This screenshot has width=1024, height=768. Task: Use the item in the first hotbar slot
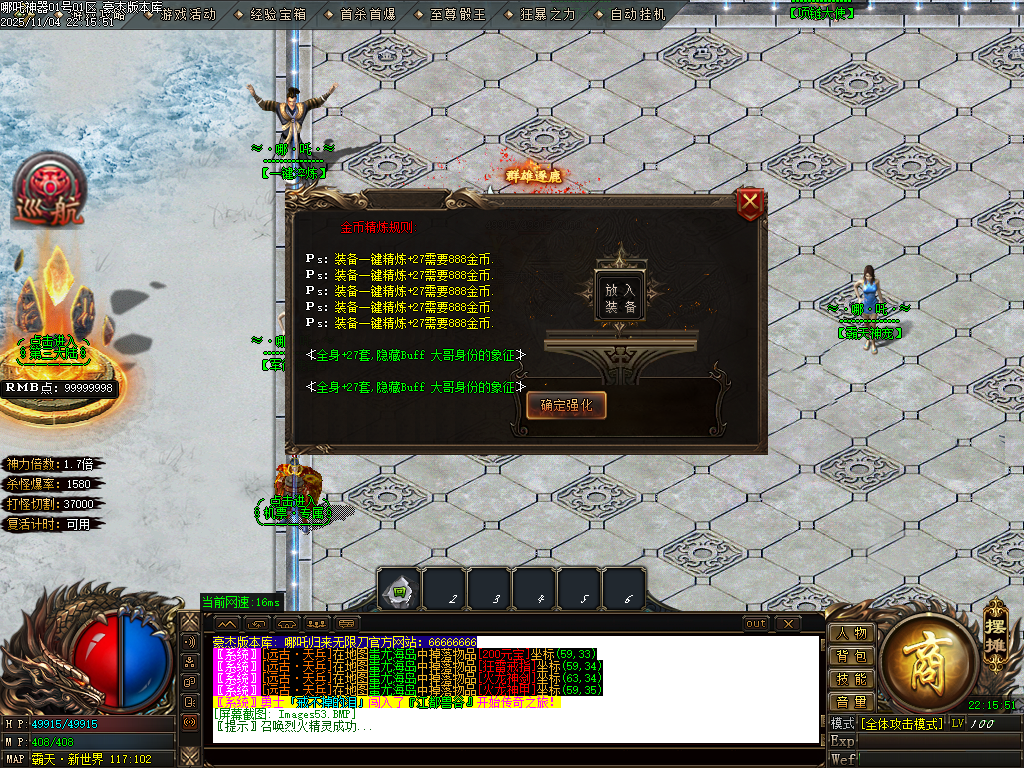coord(398,590)
